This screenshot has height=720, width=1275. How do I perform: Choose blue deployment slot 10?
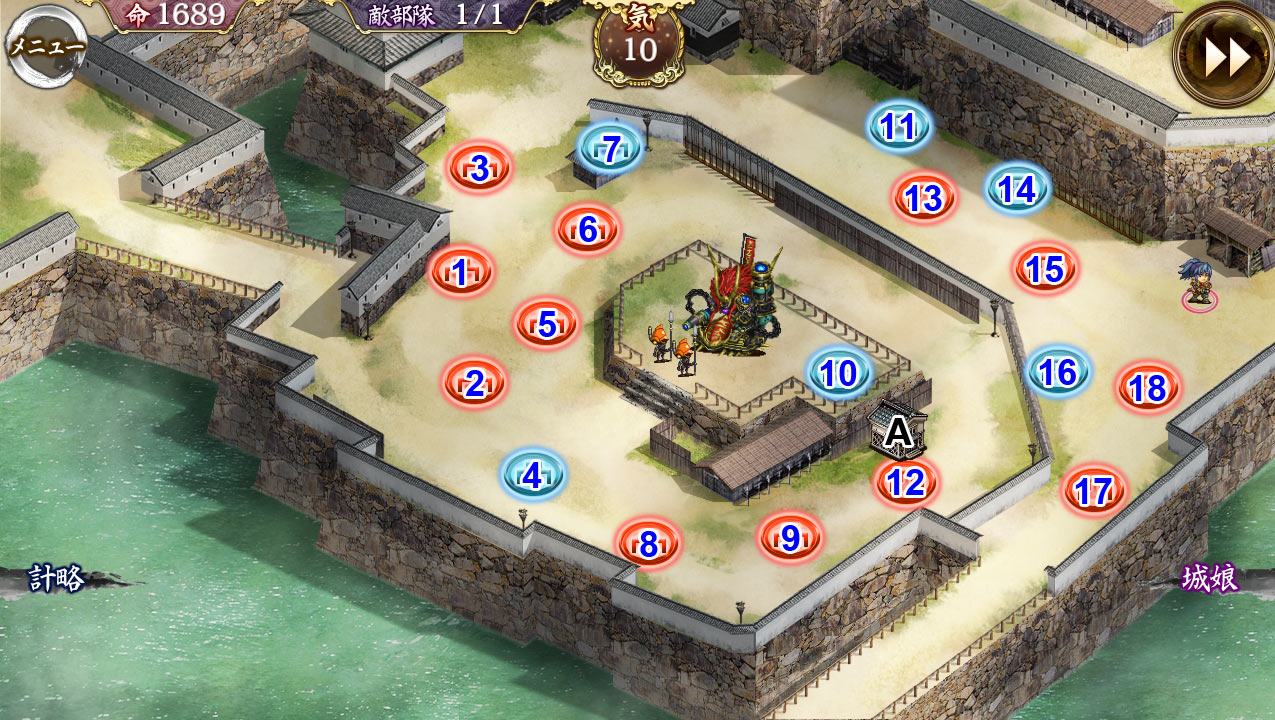839,373
